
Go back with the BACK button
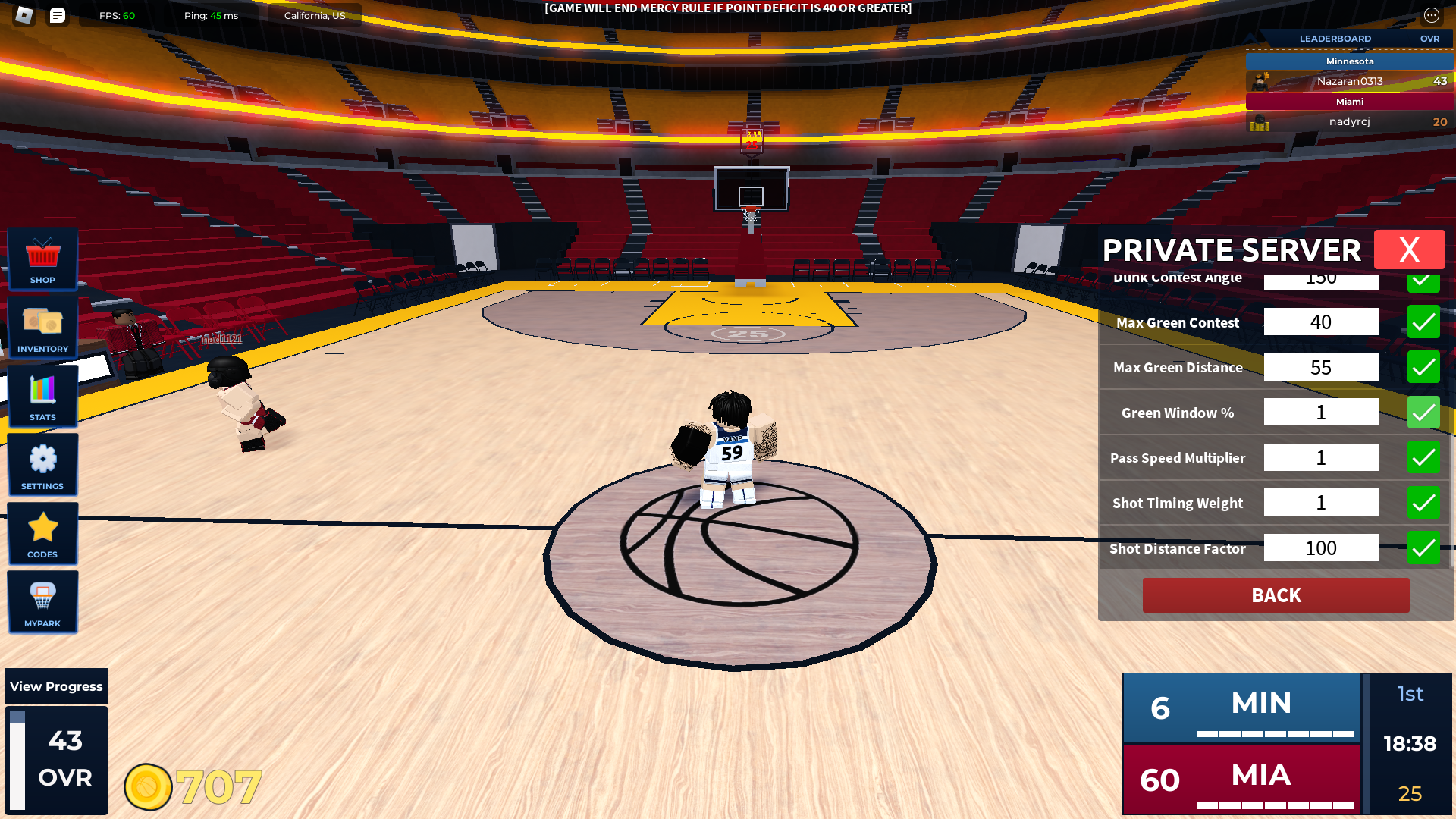1276,595
